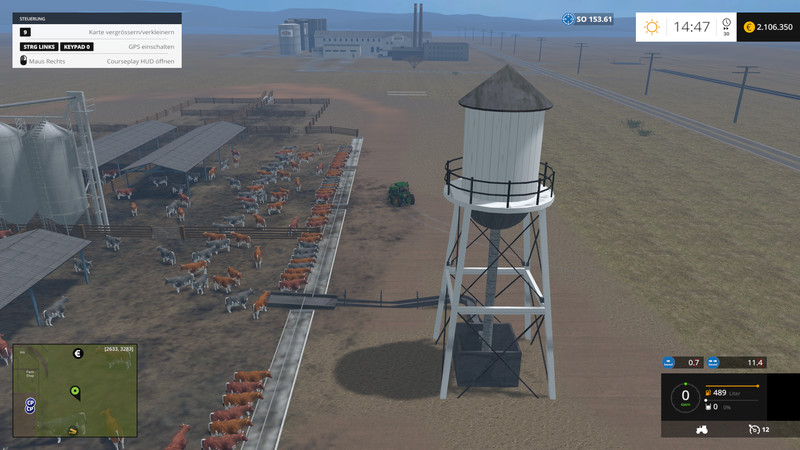Click the orange fuel pump icon
The image size is (800, 450).
pos(709,394)
